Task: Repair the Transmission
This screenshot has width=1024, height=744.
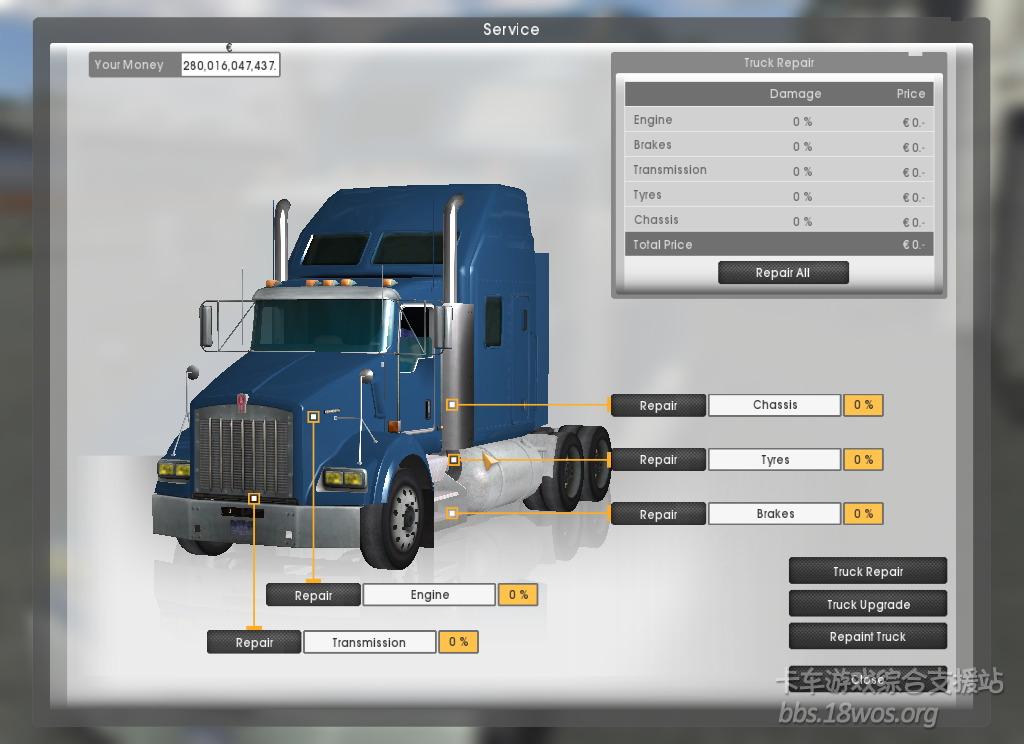Action: coord(254,643)
